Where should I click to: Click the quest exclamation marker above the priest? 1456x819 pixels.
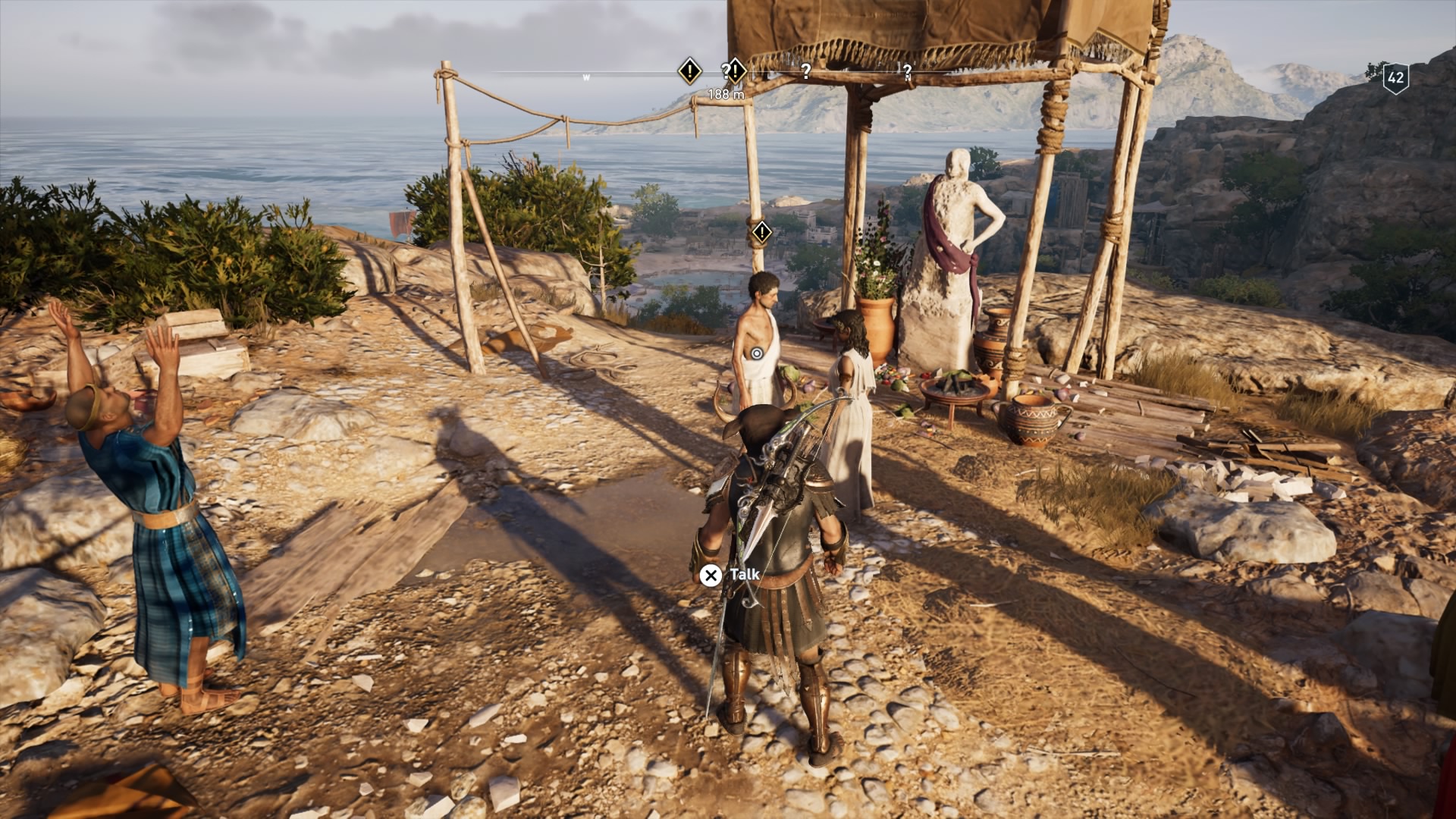(x=761, y=234)
